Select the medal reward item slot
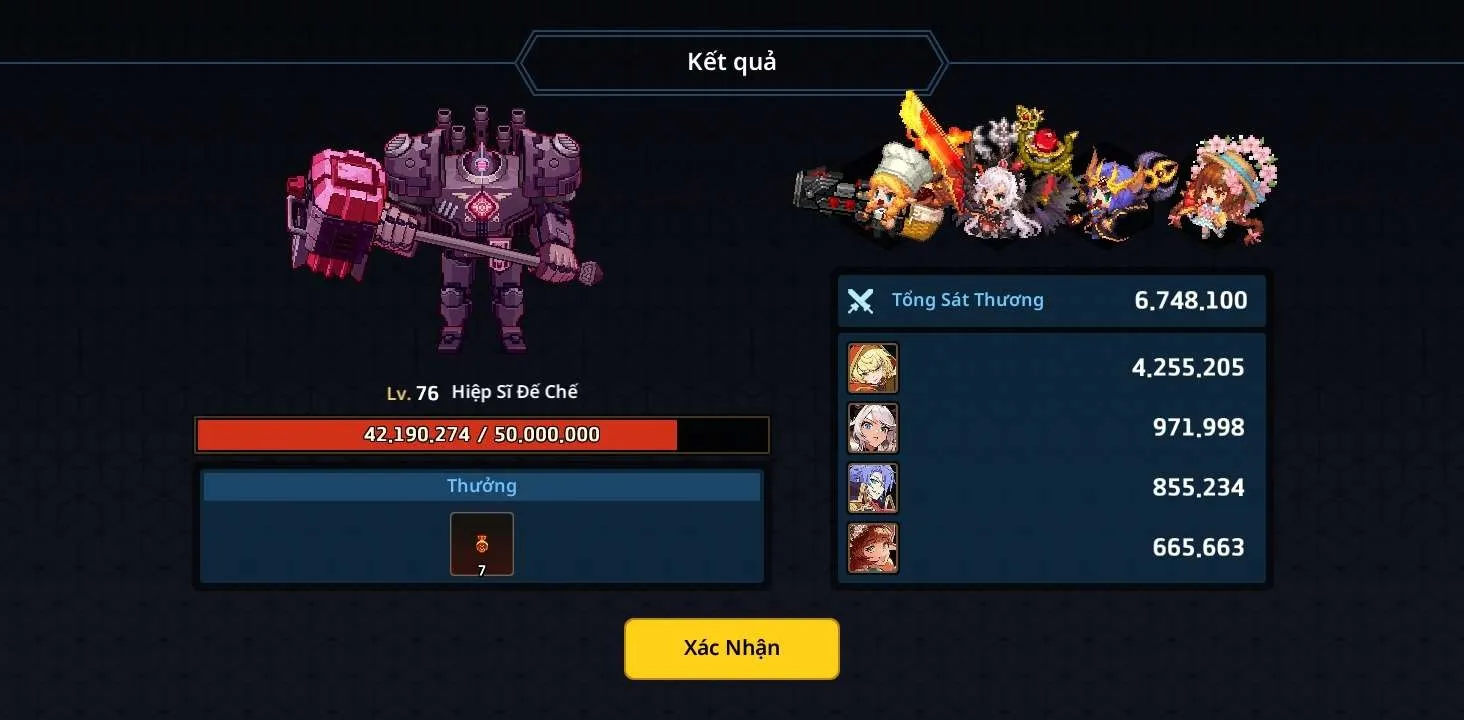The height and width of the screenshot is (720, 1464). (x=482, y=544)
